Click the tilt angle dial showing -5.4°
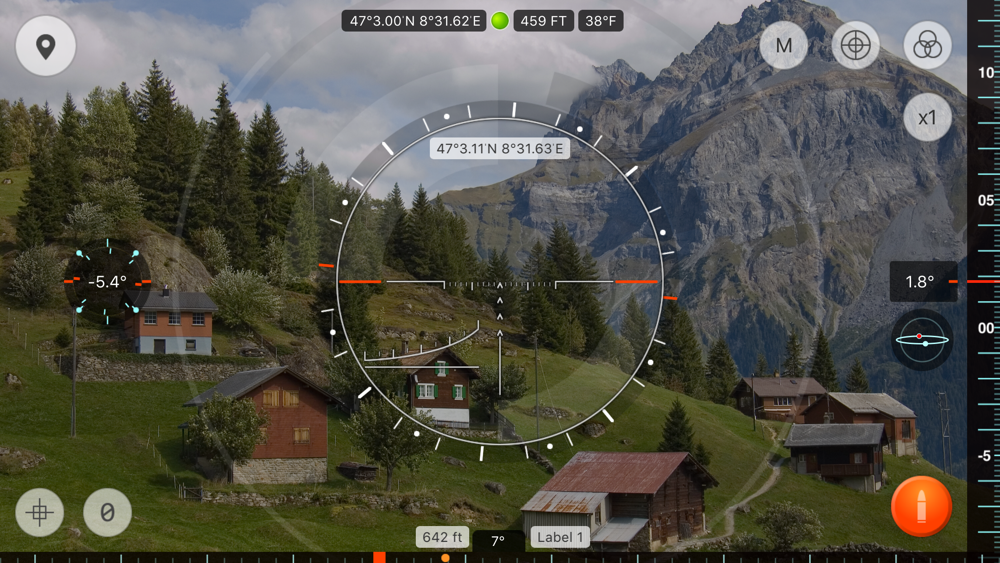Image resolution: width=1000 pixels, height=563 pixels. point(107,282)
